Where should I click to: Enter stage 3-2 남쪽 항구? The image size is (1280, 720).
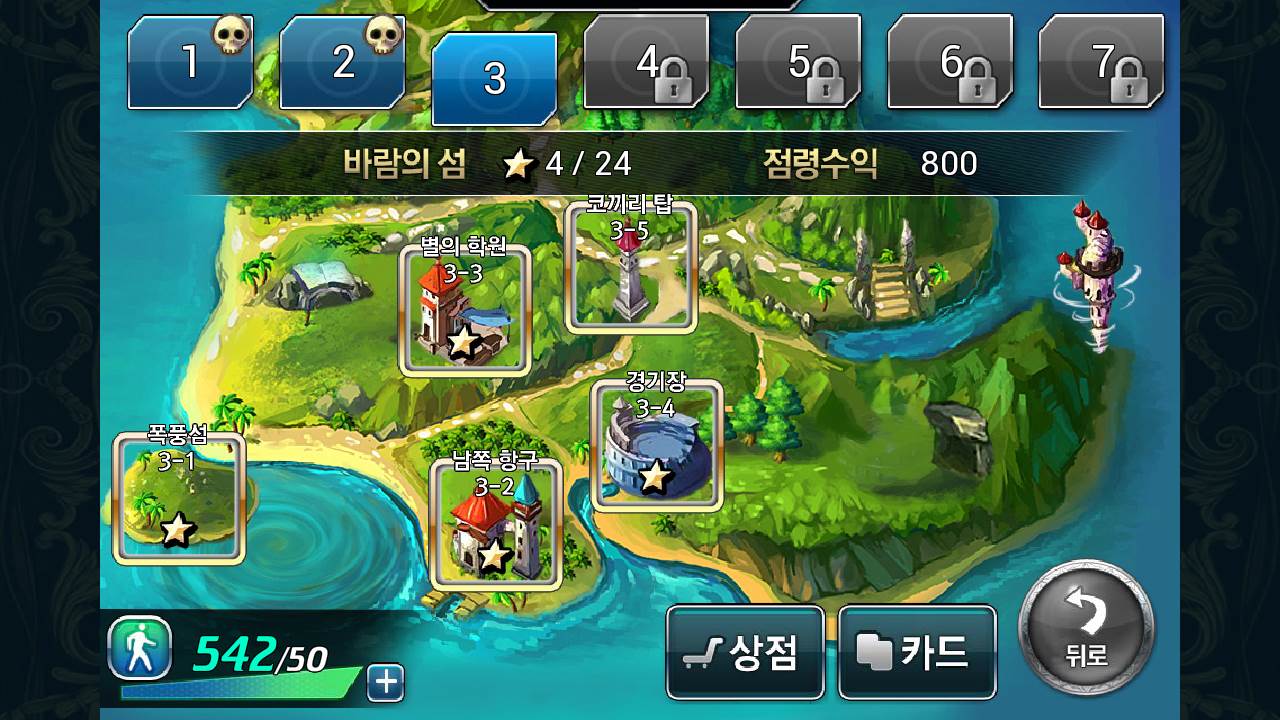tap(495, 525)
